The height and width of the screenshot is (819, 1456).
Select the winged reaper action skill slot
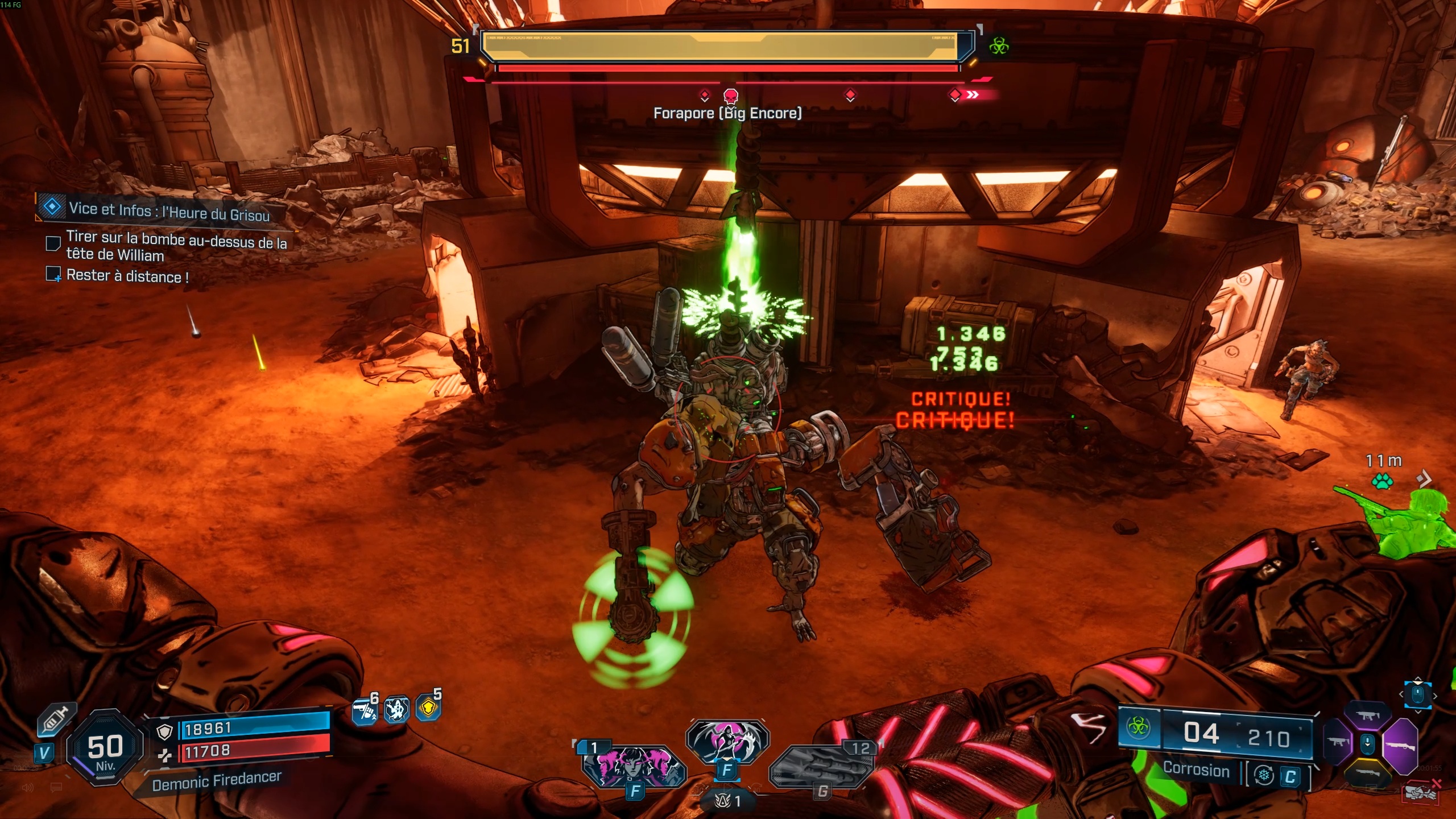click(728, 739)
